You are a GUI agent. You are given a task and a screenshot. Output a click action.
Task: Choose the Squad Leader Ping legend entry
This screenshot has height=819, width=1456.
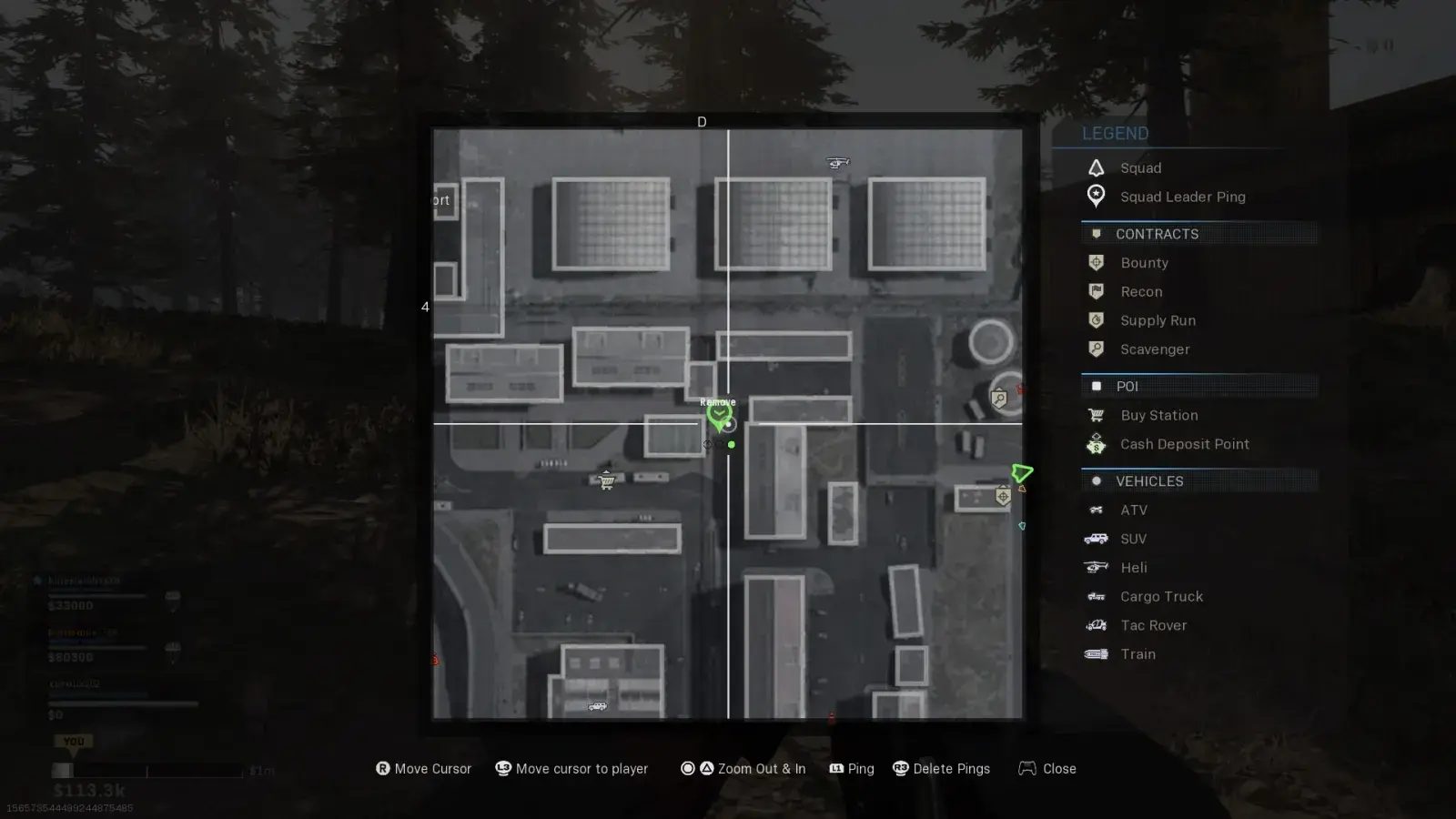coord(1182,197)
